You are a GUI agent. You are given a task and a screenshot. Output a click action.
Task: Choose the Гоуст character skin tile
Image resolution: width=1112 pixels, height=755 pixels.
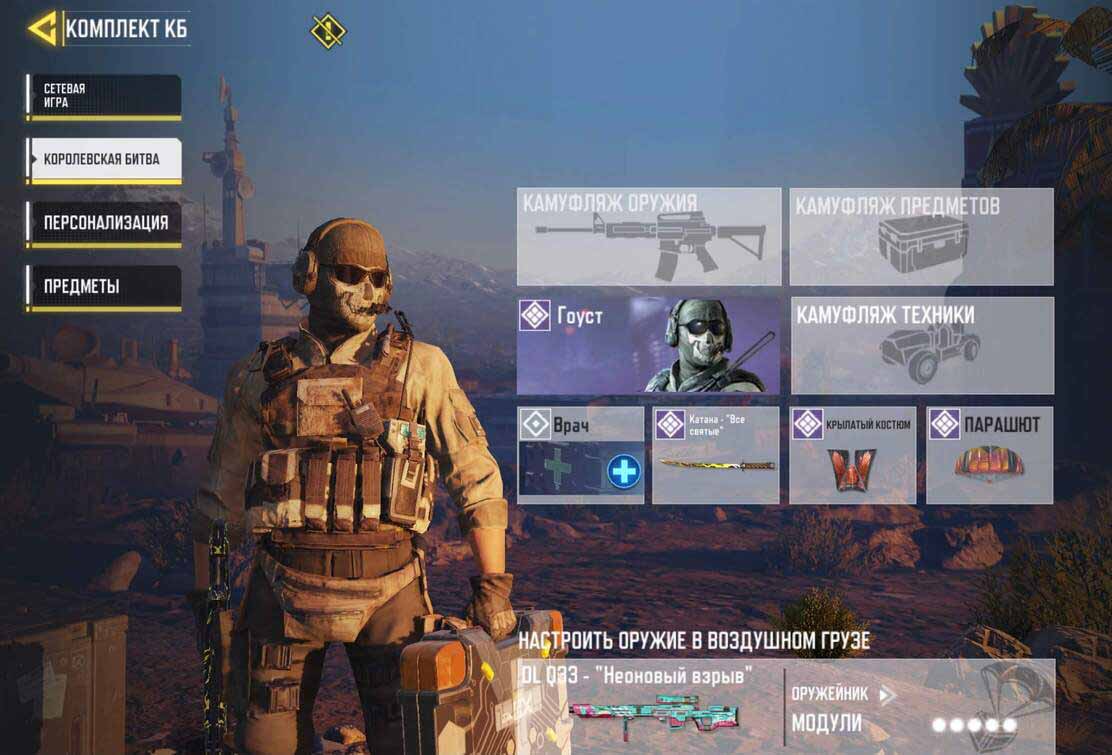pos(648,345)
